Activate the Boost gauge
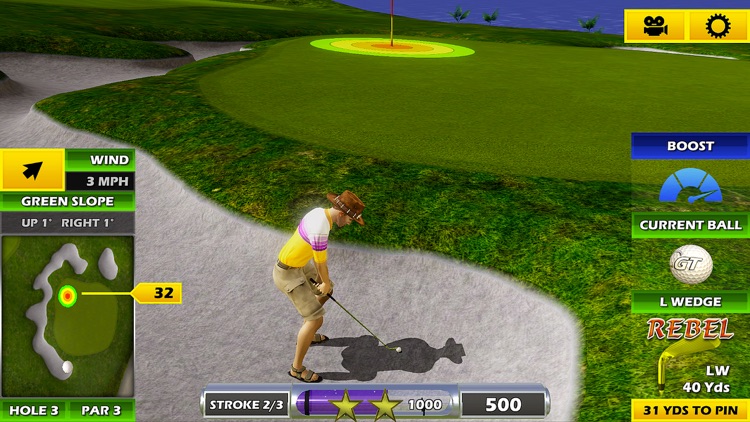750x422 pixels. [690, 186]
